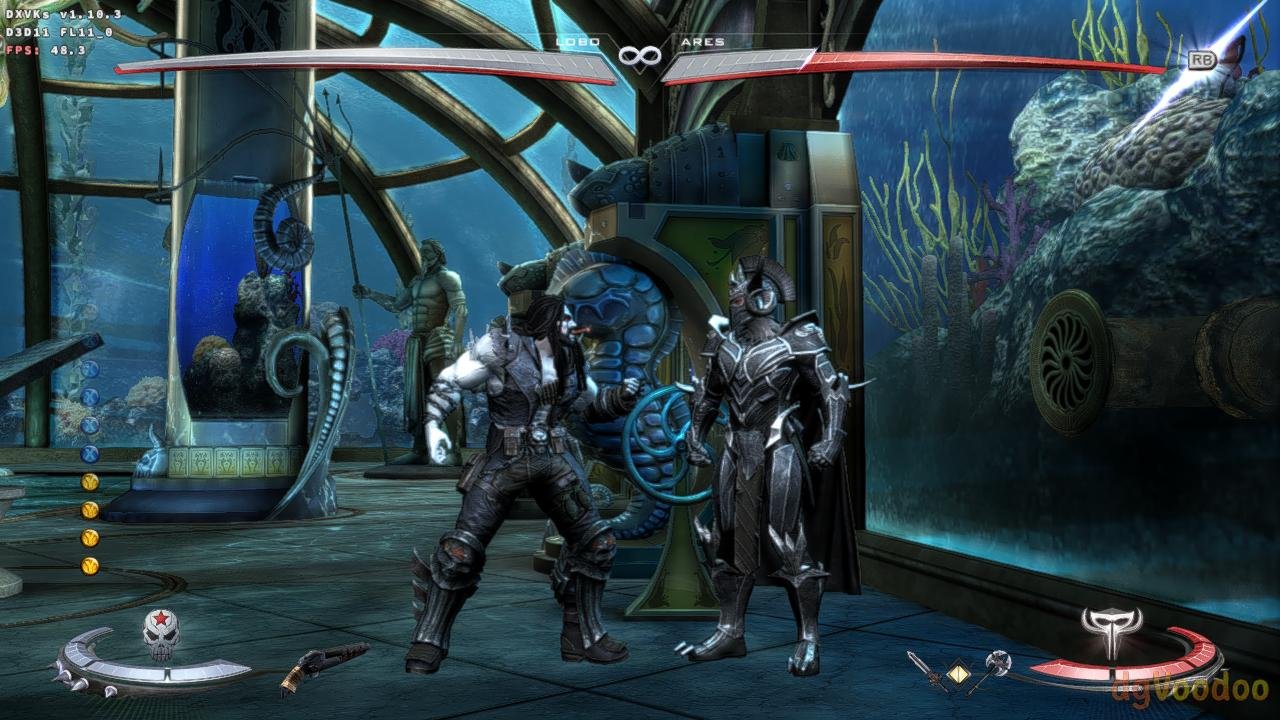This screenshot has width=1280, height=720.
Task: Click Lobo's red-star skull emblem
Action: pos(160,635)
